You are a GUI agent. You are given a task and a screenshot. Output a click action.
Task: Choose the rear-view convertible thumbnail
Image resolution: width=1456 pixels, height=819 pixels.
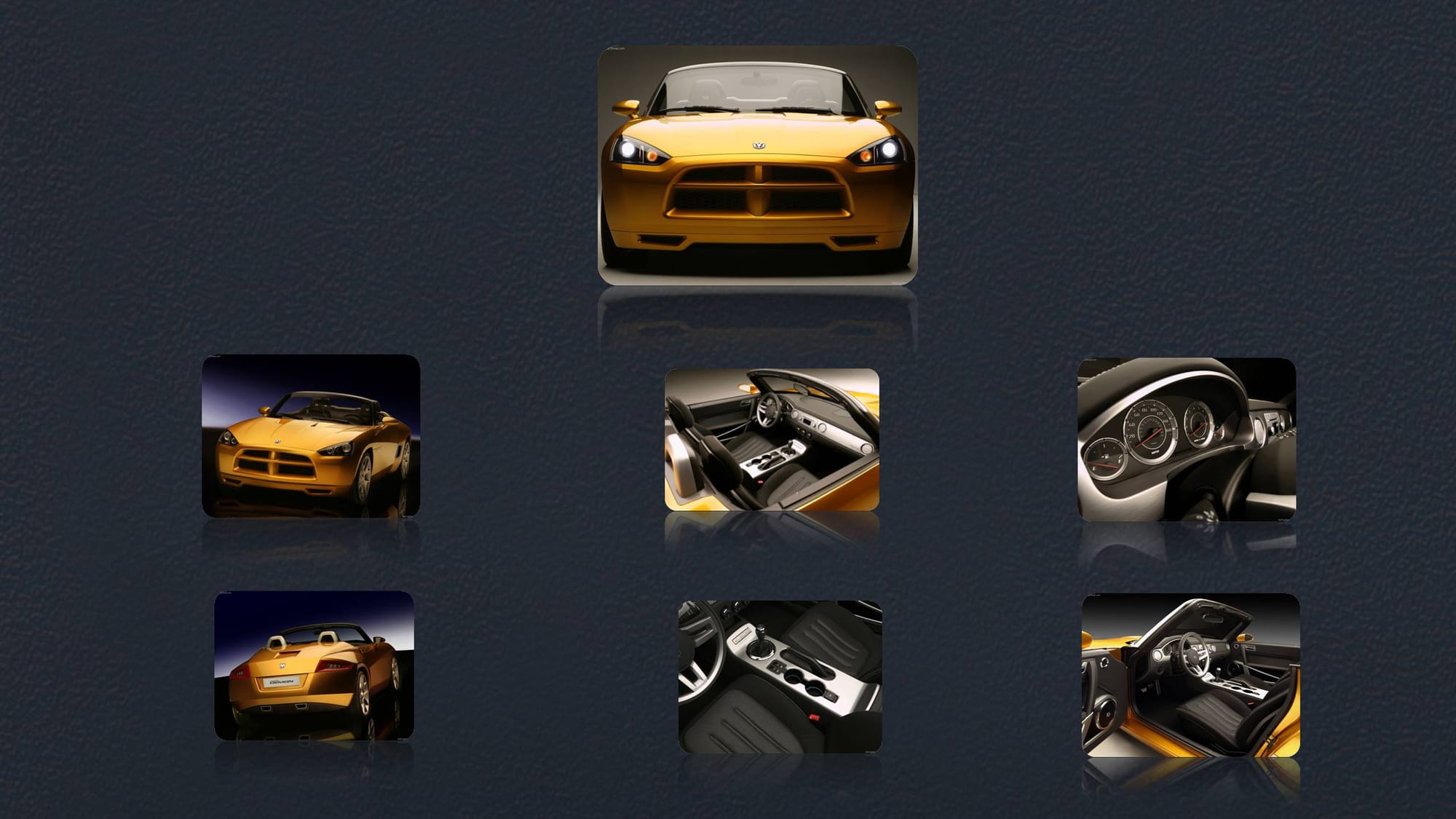coord(314,665)
